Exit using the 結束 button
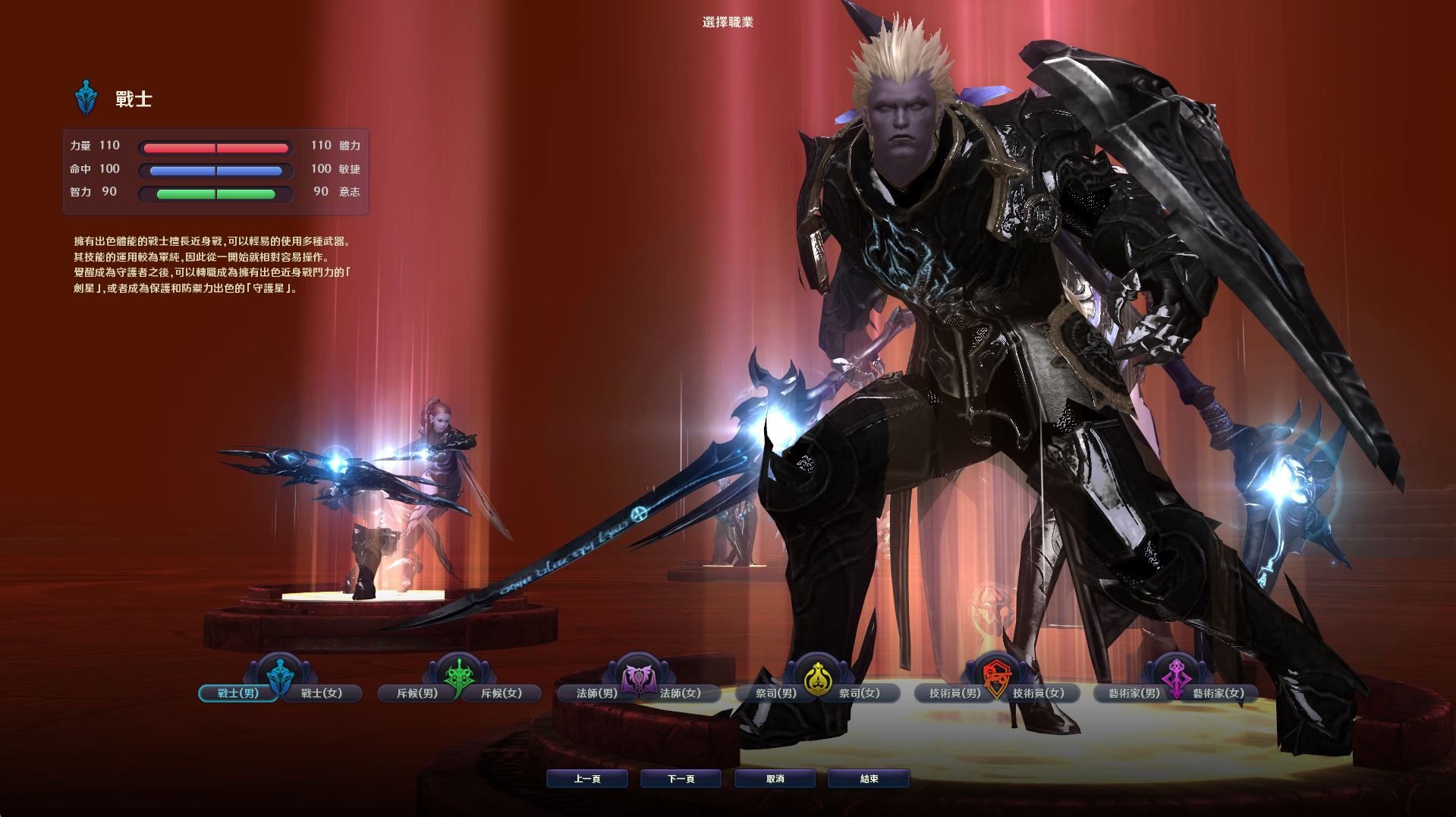 click(x=869, y=779)
